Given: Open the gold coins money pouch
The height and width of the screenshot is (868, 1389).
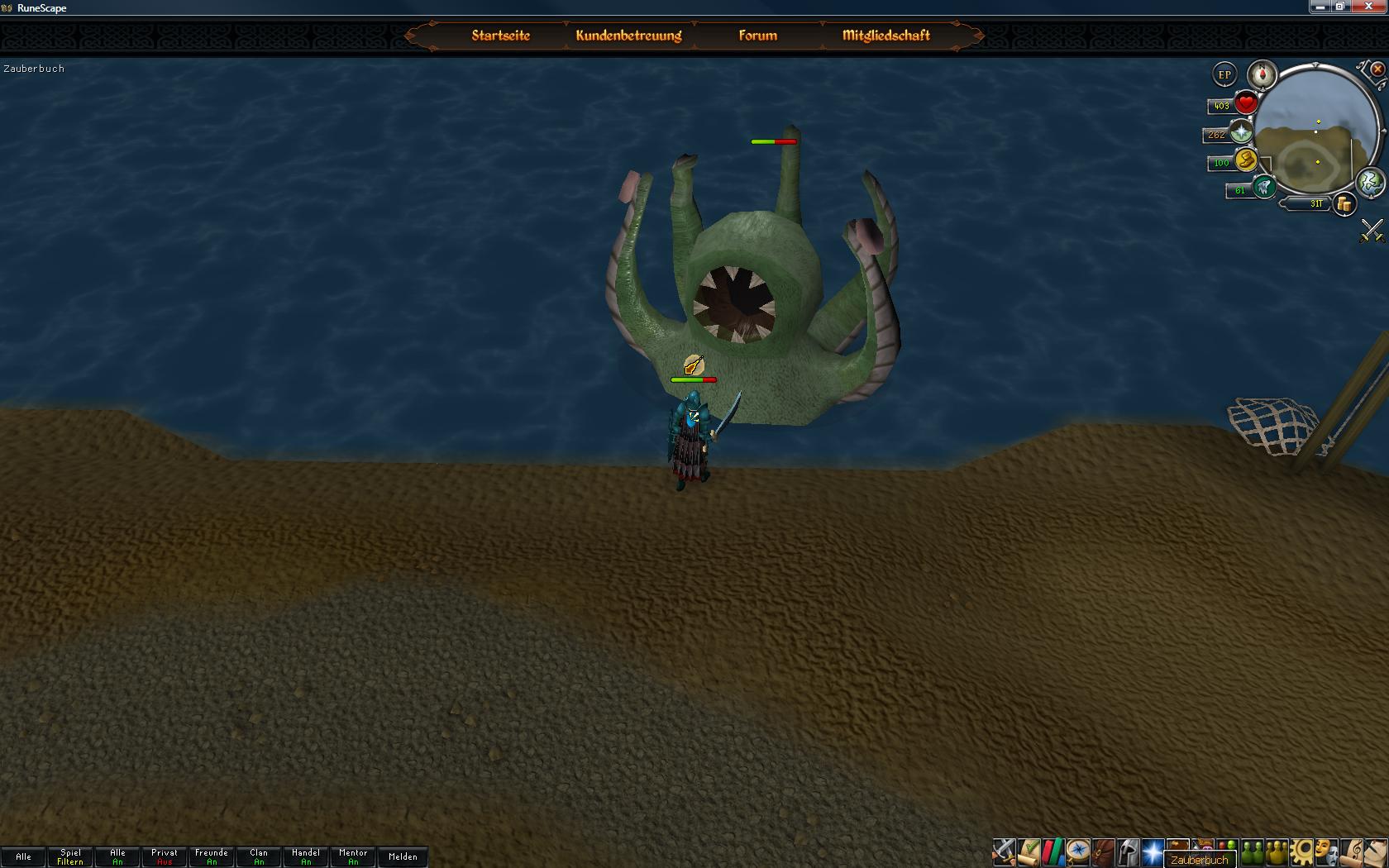Looking at the screenshot, I should point(1344,204).
